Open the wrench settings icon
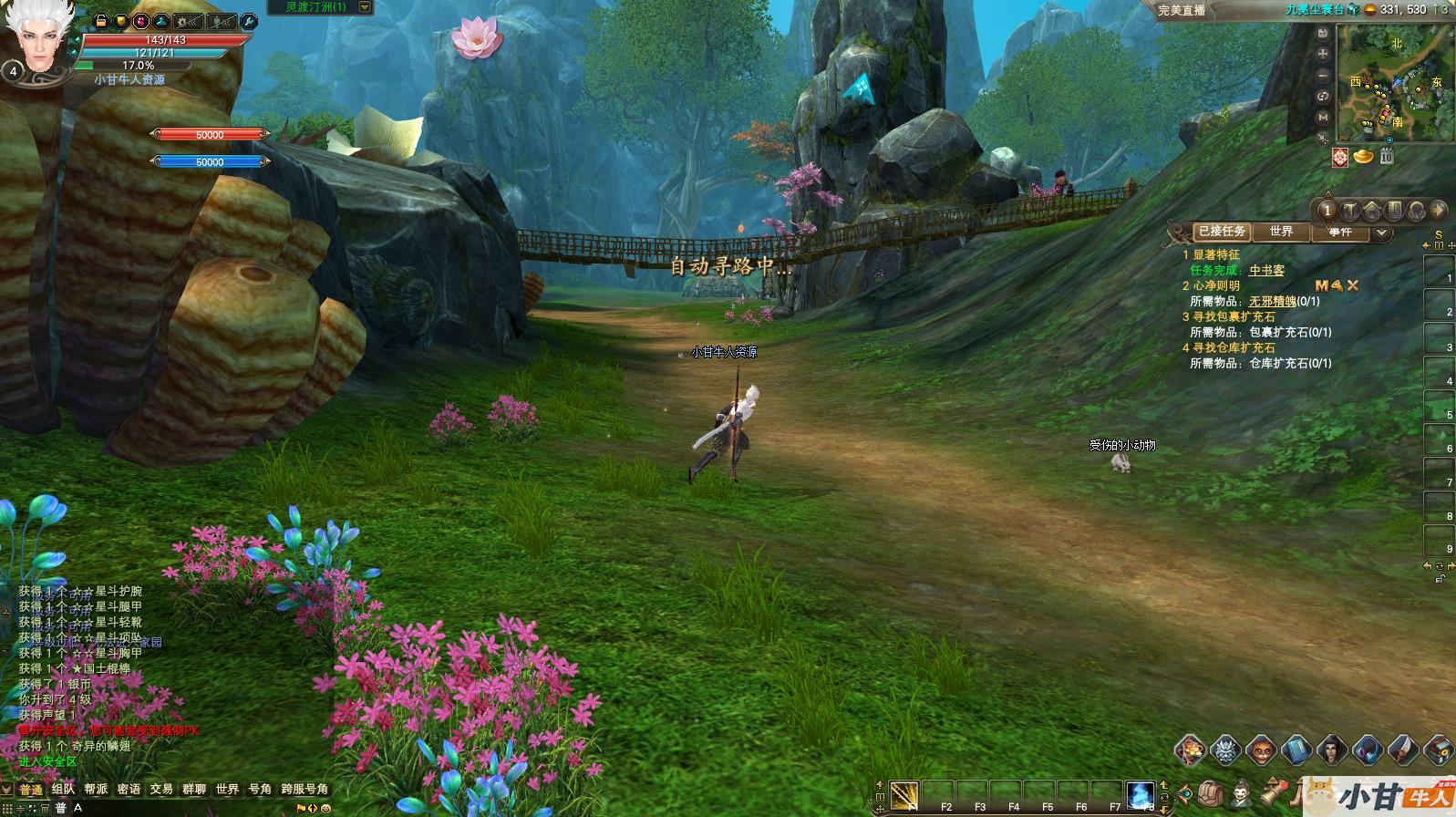Image resolution: width=1456 pixels, height=817 pixels. [x=247, y=21]
